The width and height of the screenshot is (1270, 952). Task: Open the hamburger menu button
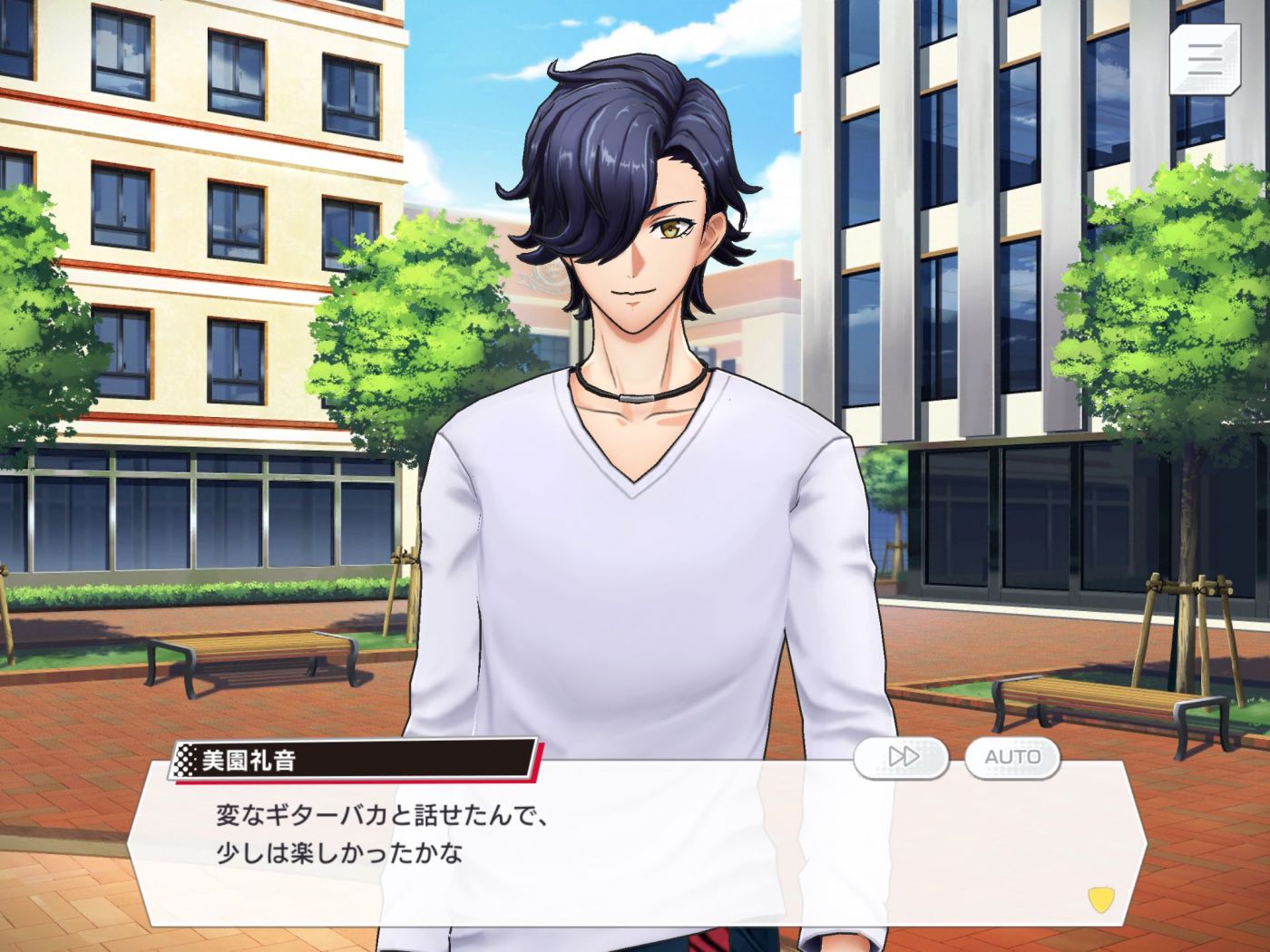(1204, 59)
